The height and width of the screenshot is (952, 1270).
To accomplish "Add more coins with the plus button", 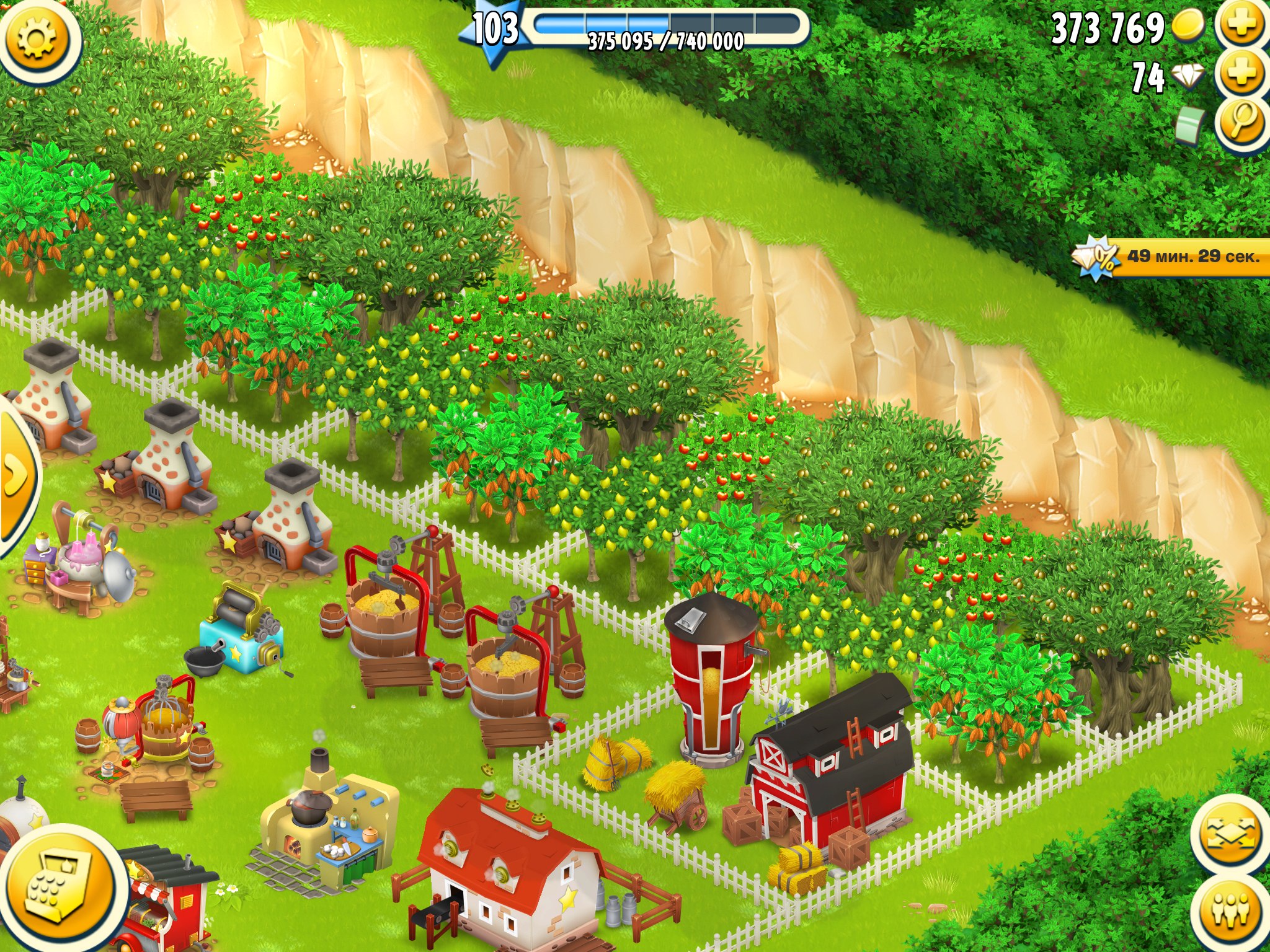I will pyautogui.click(x=1243, y=26).
